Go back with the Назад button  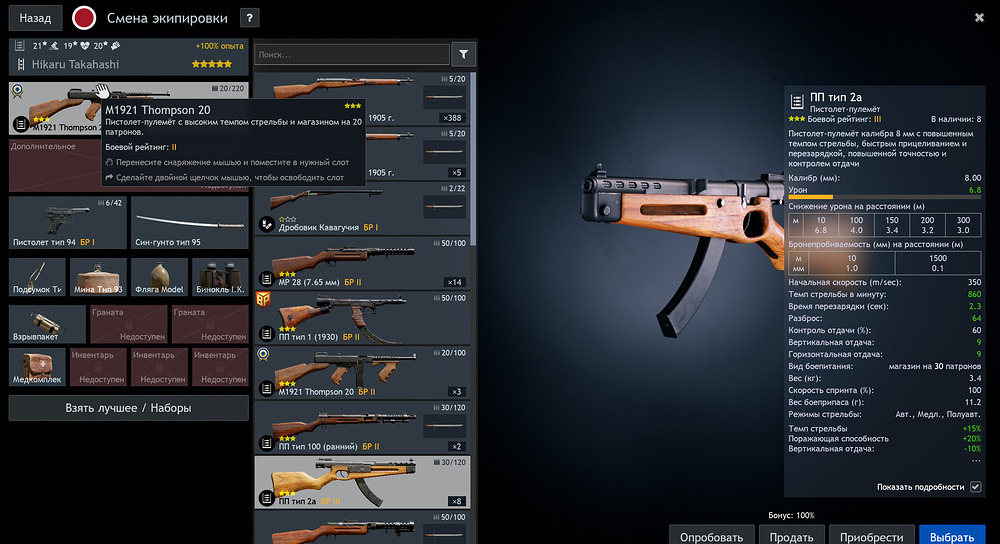click(x=35, y=18)
